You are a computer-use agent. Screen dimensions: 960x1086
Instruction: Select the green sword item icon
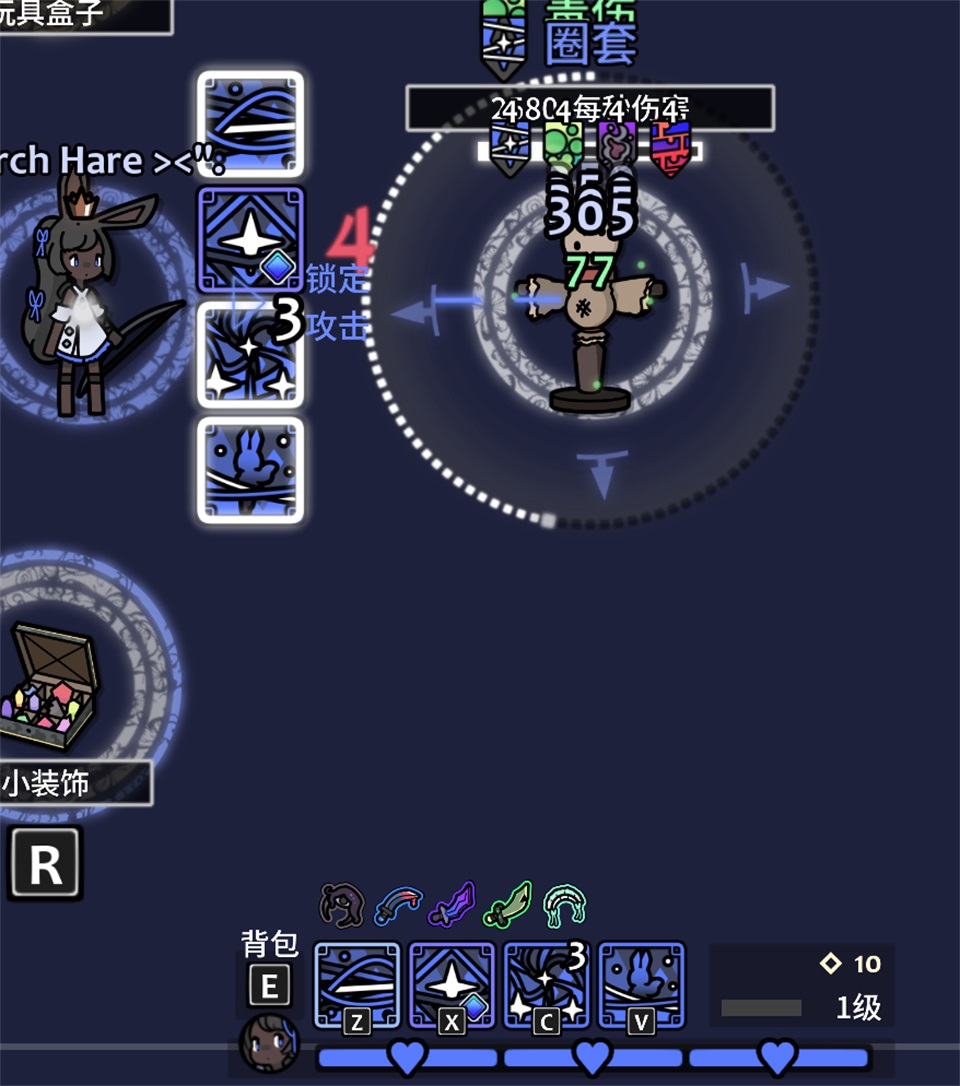(508, 905)
